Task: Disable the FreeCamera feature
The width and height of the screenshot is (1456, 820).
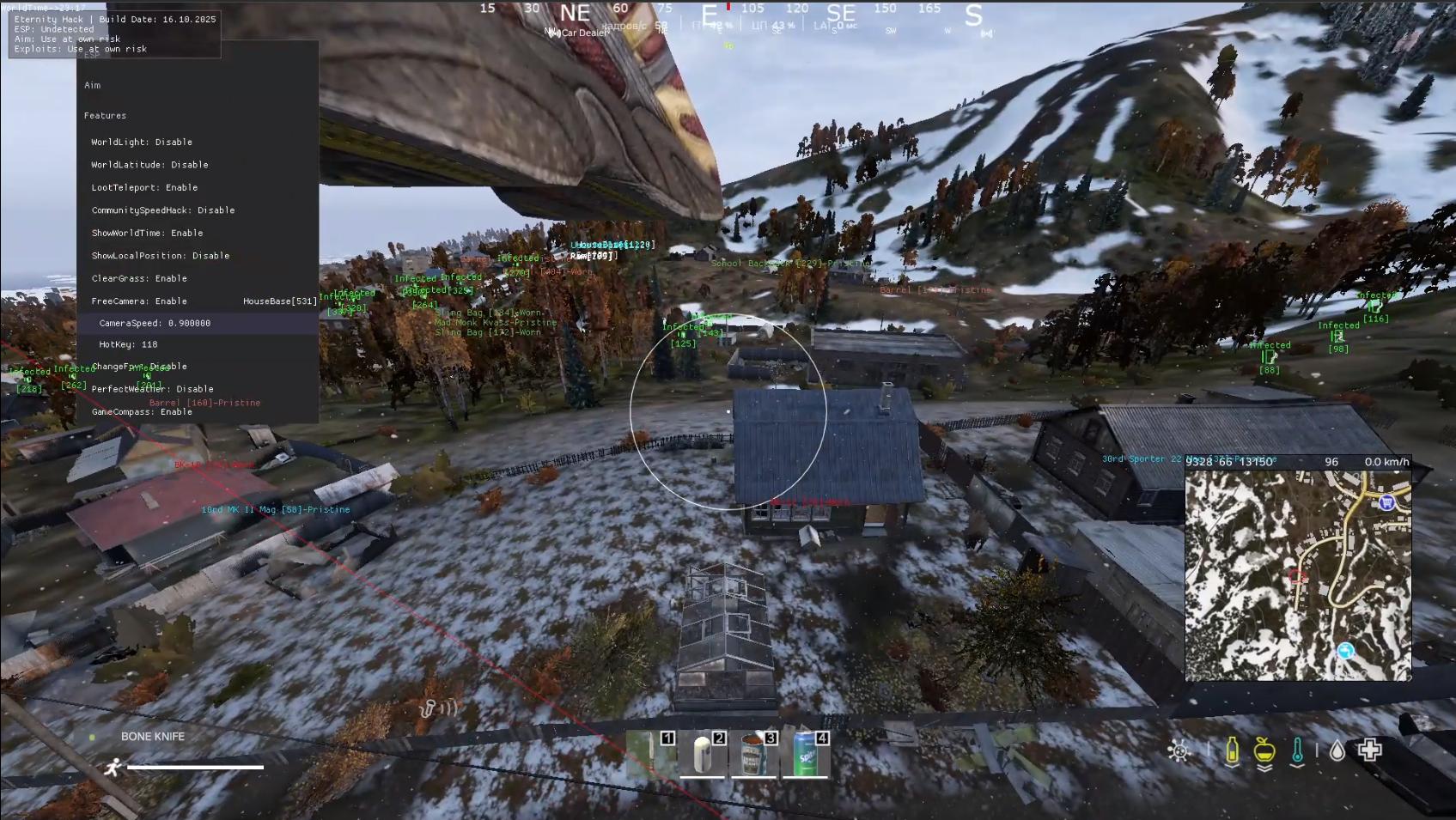Action: [139, 301]
